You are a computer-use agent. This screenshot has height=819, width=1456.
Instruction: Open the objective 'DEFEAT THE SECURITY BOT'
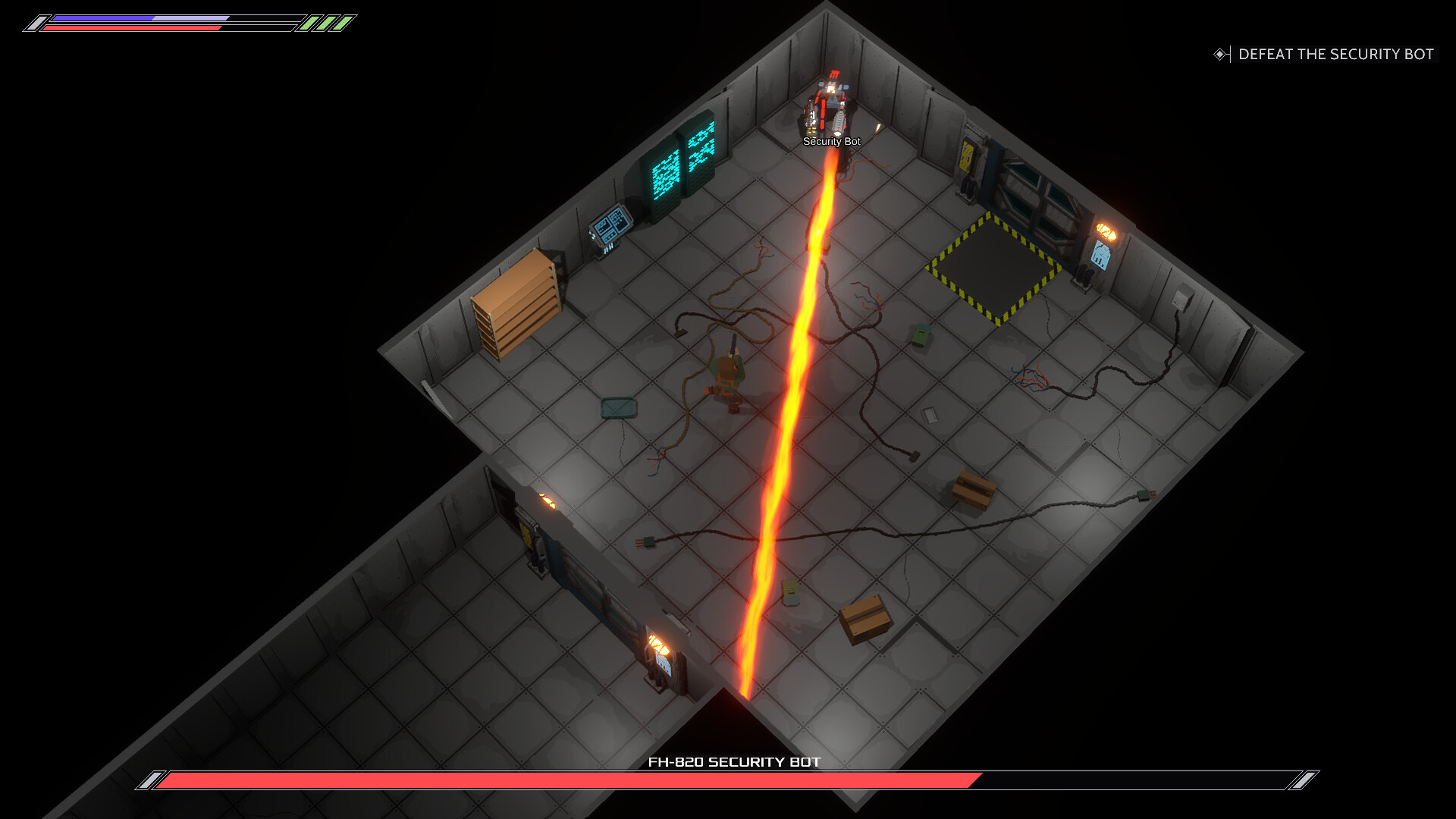[x=1337, y=55]
